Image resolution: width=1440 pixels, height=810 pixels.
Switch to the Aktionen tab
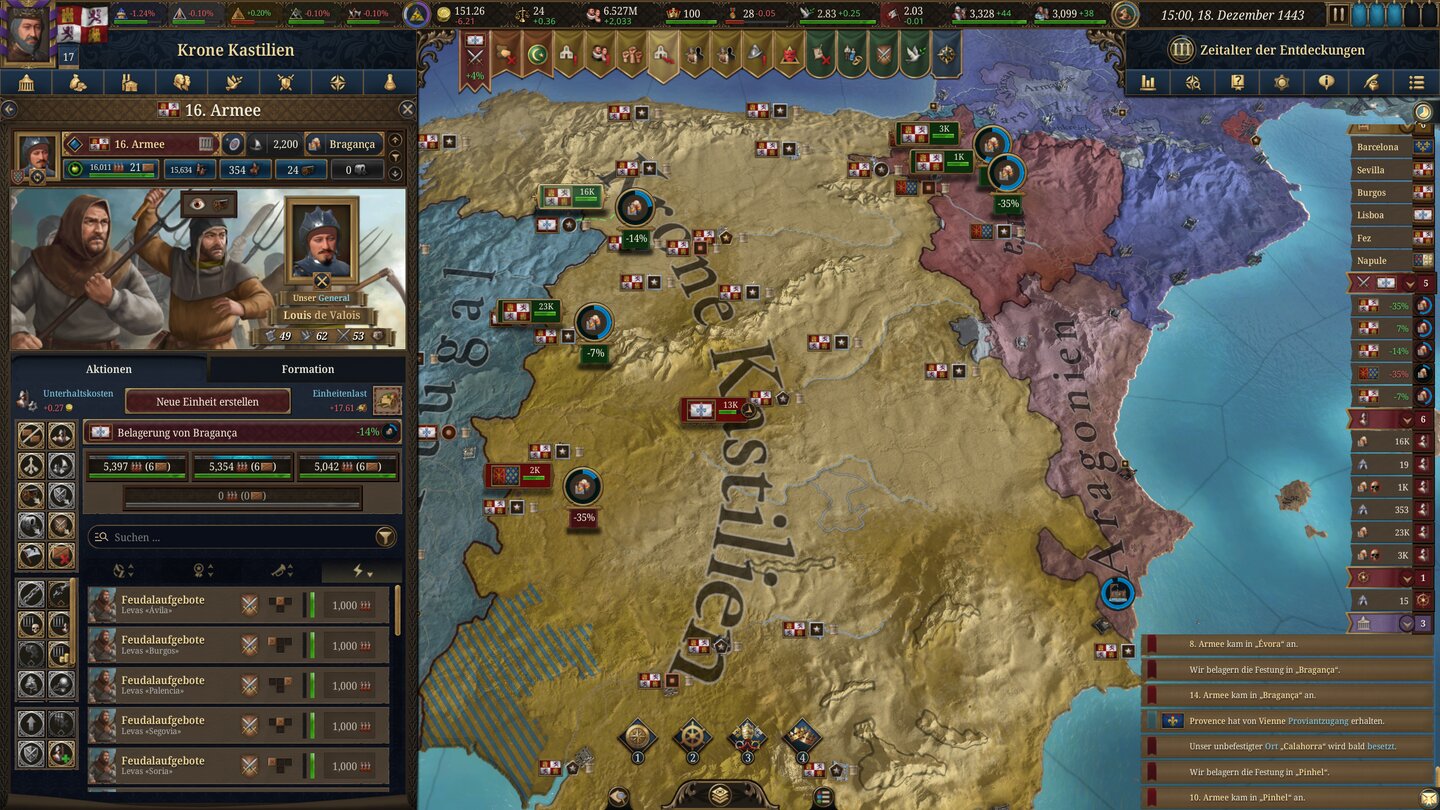click(x=108, y=368)
